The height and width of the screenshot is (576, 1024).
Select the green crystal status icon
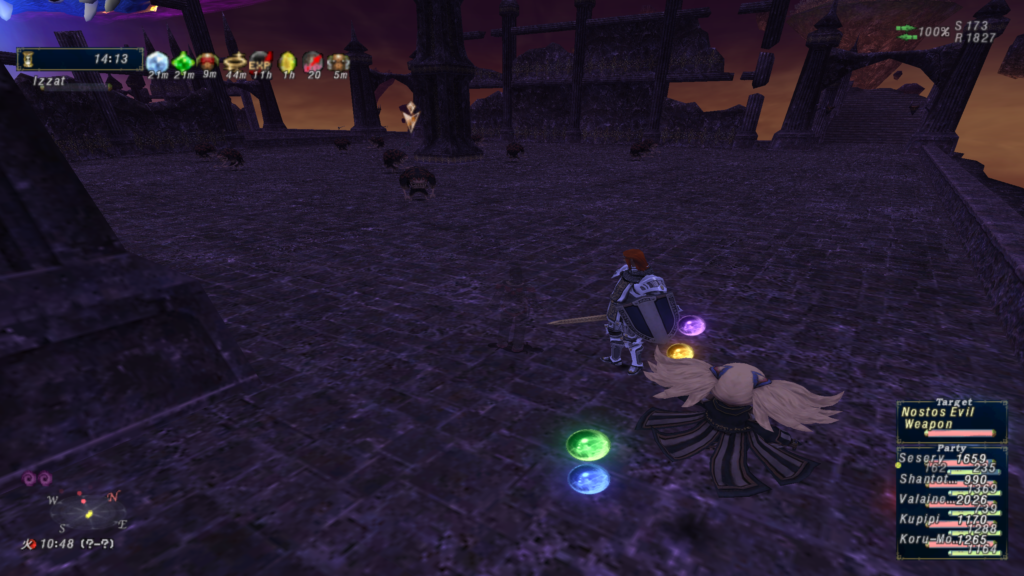pos(183,62)
